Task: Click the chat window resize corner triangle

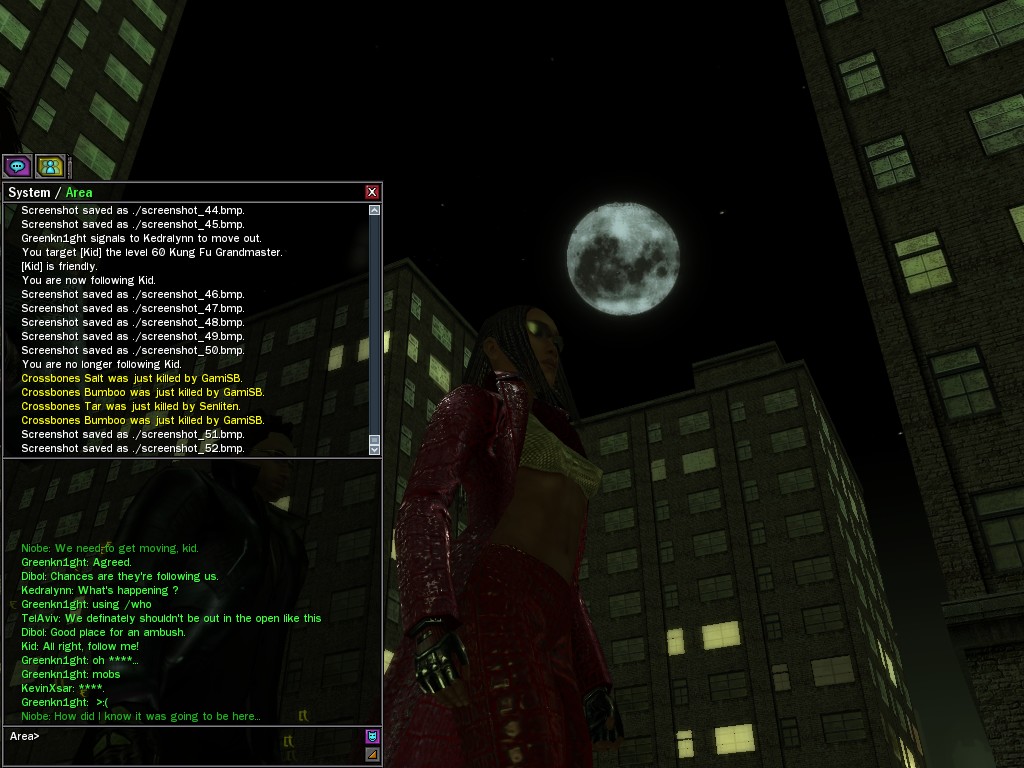Action: pos(372,754)
